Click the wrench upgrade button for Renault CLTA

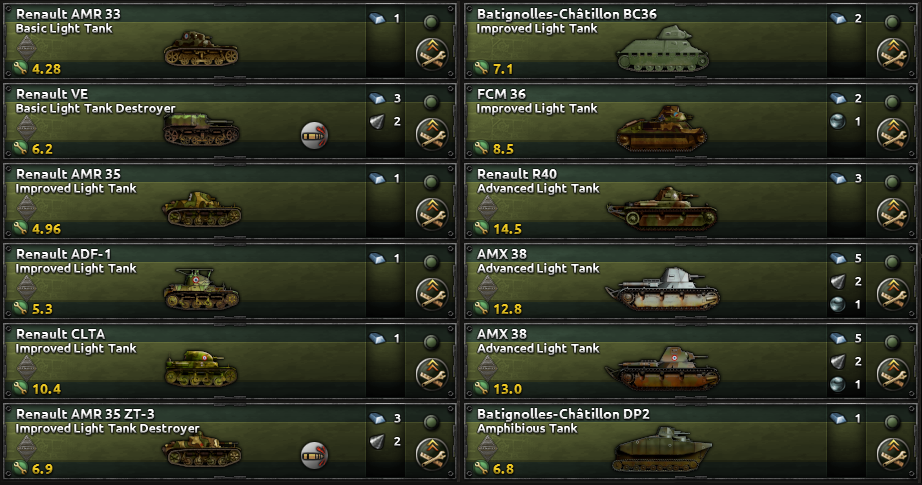[431, 374]
